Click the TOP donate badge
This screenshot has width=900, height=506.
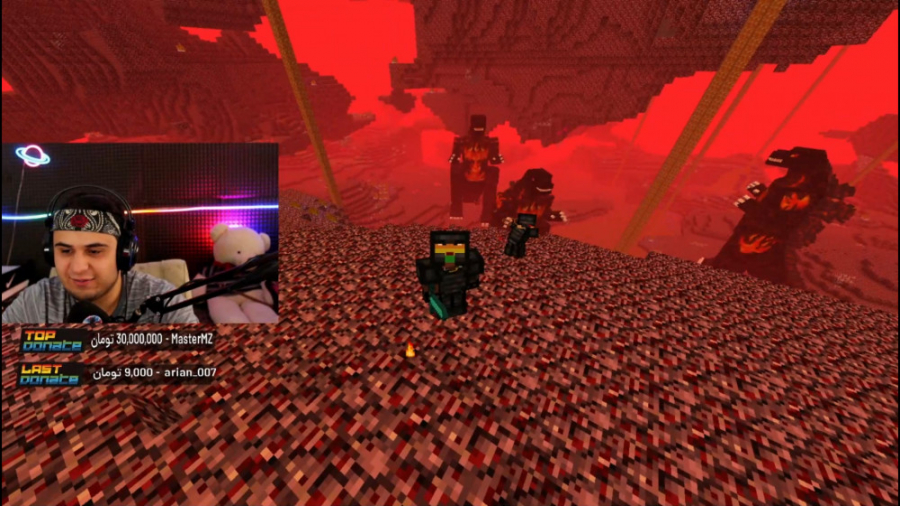(x=52, y=341)
